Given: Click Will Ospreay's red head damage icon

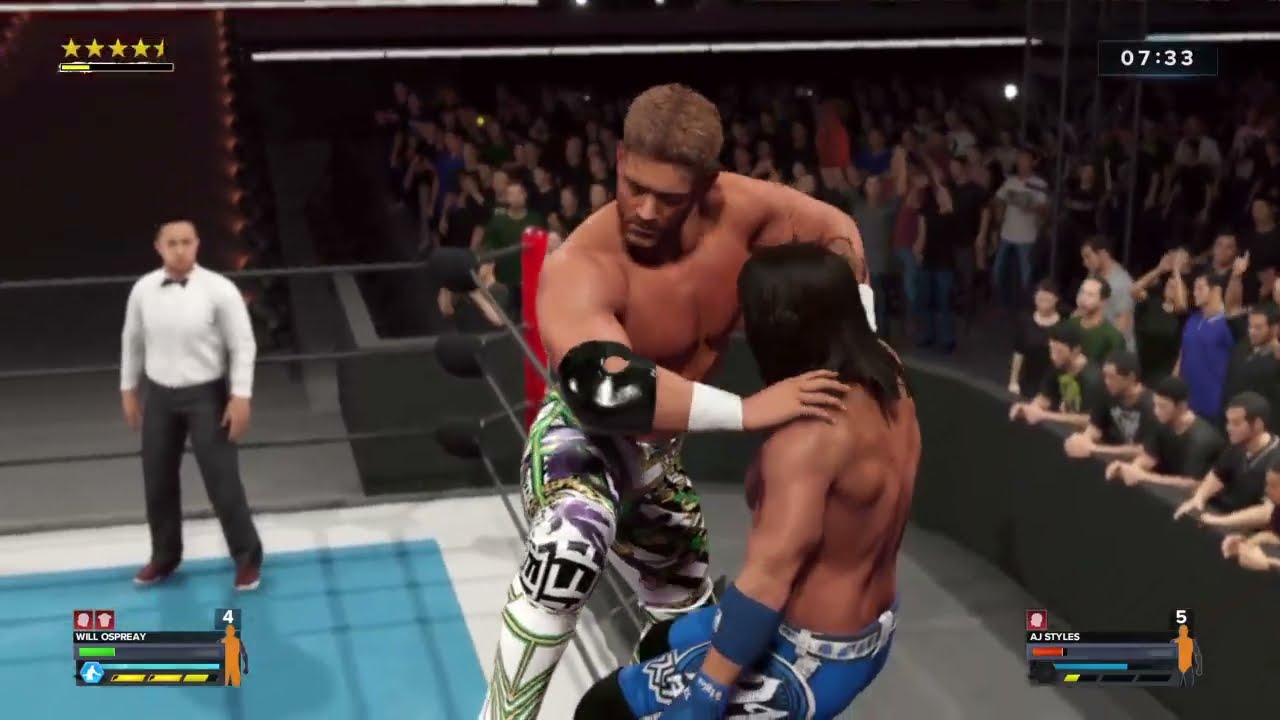Looking at the screenshot, I should pyautogui.click(x=83, y=620).
